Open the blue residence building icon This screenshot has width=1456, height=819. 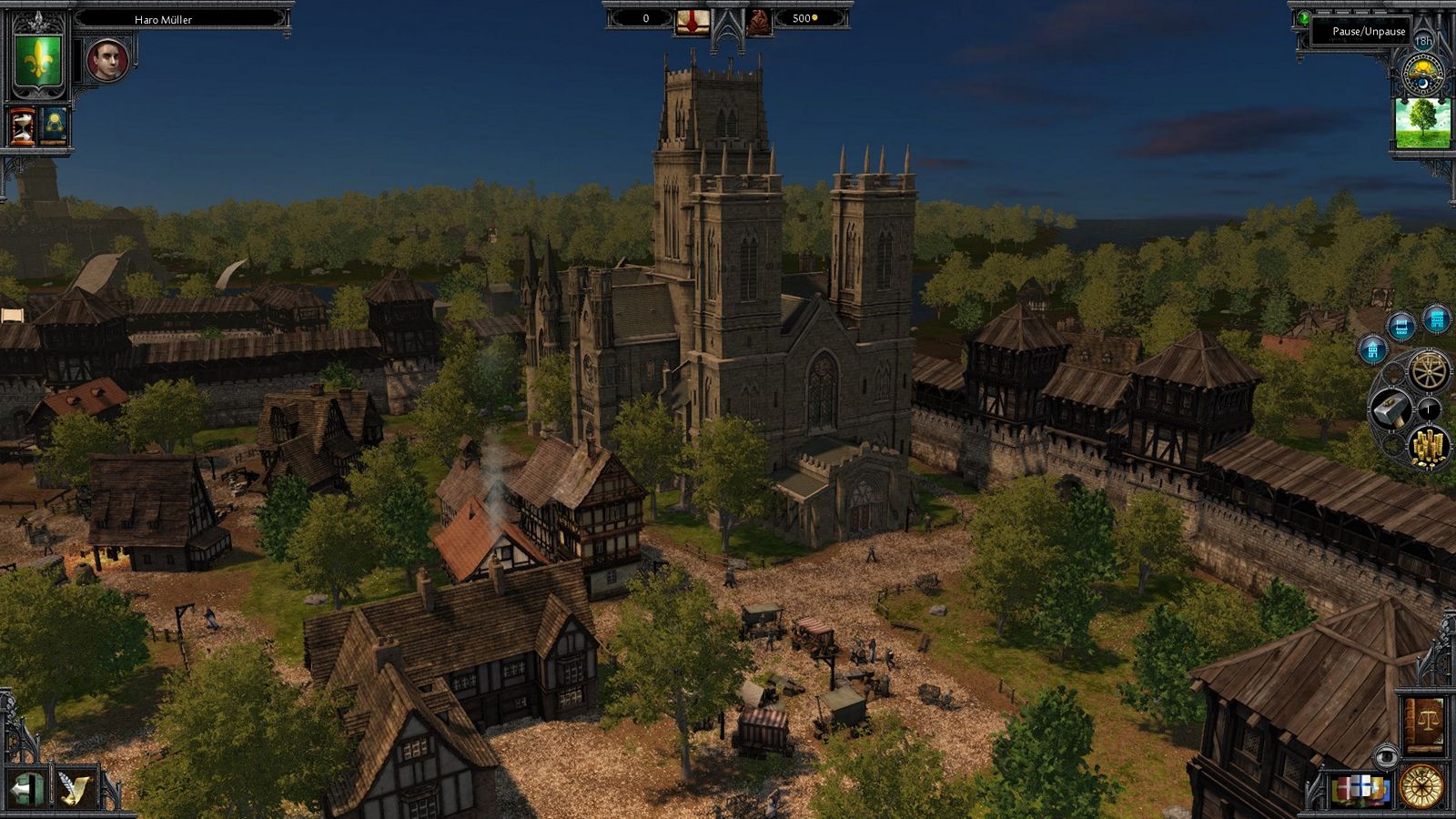1372,349
